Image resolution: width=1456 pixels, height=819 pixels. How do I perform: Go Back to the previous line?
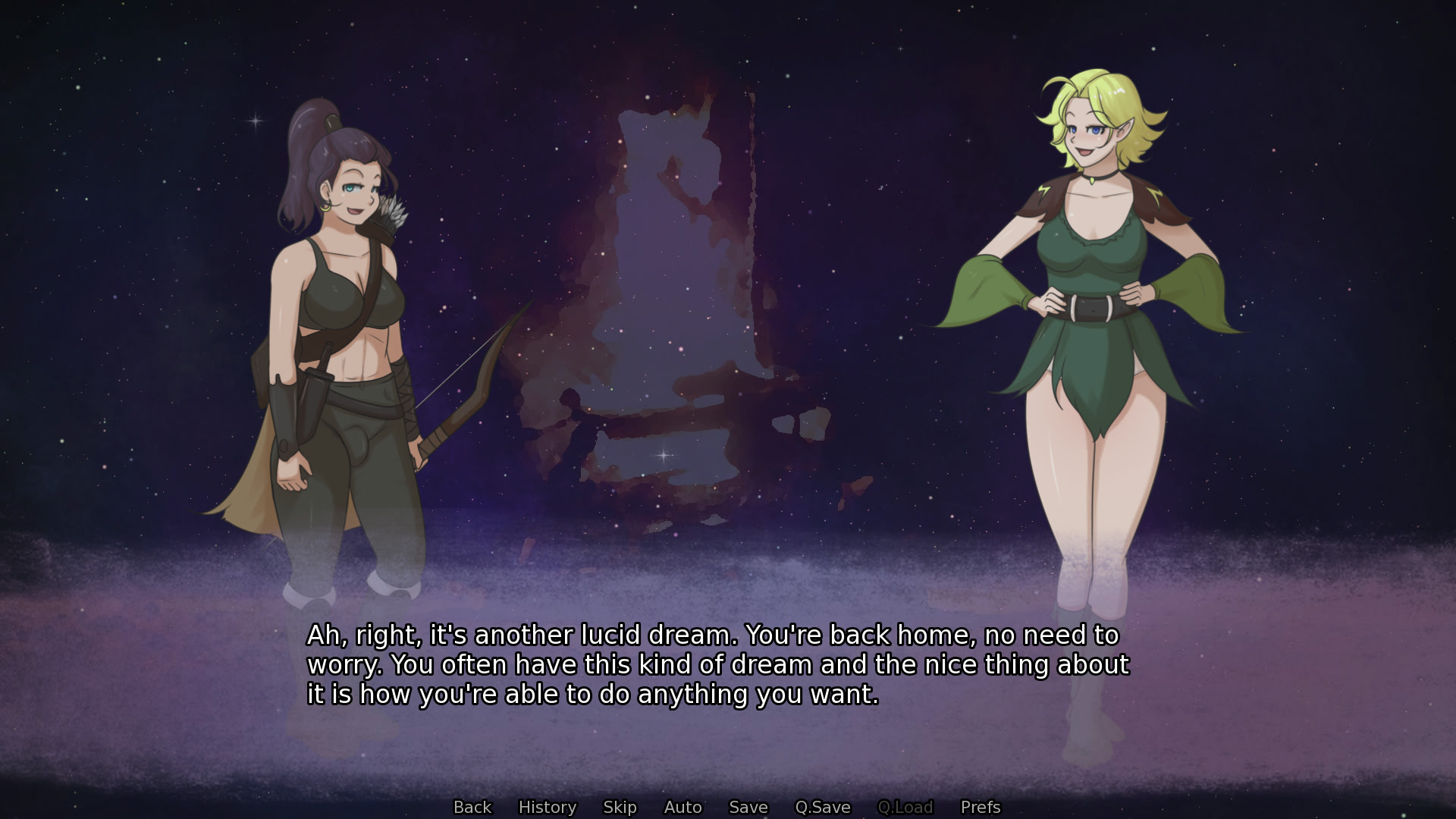click(x=472, y=807)
